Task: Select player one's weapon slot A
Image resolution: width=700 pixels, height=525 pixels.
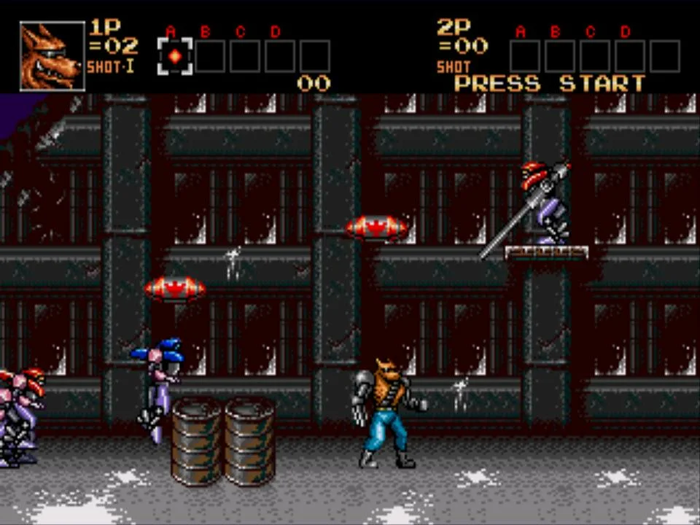Action: pos(175,56)
